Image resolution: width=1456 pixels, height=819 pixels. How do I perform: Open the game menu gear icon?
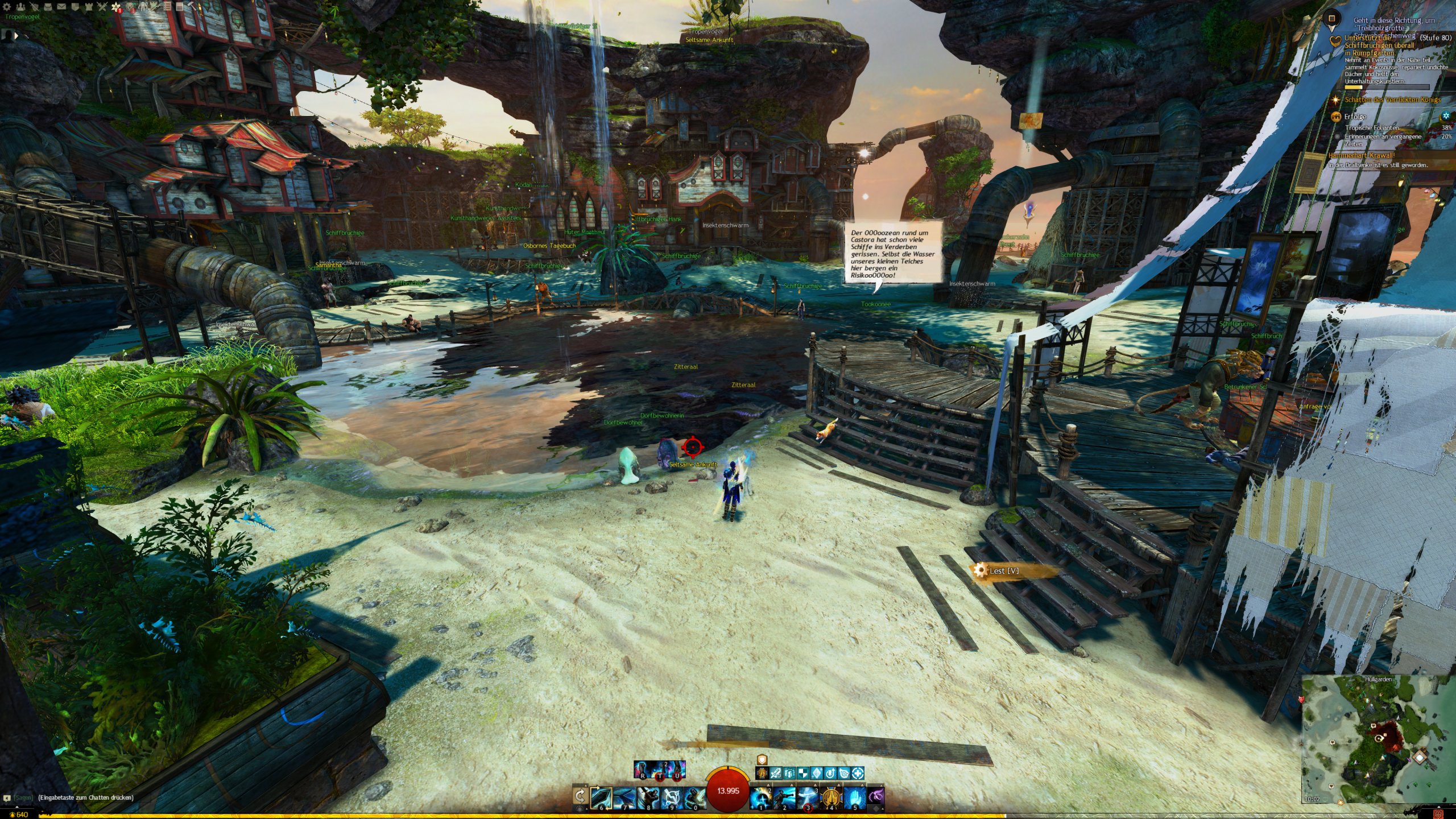pyautogui.click(x=7, y=7)
